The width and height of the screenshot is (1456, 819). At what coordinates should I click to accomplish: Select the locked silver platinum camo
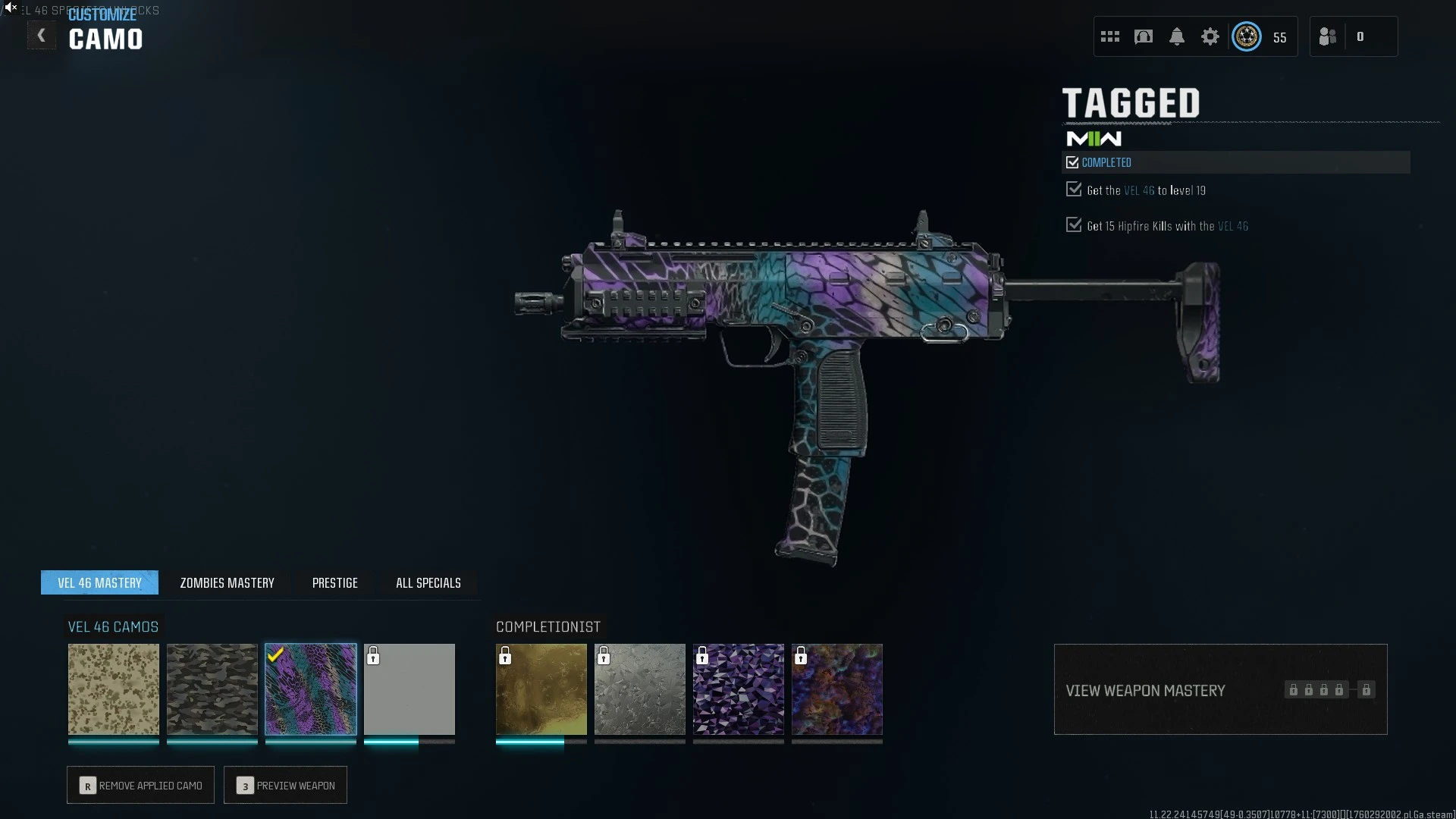[640, 689]
